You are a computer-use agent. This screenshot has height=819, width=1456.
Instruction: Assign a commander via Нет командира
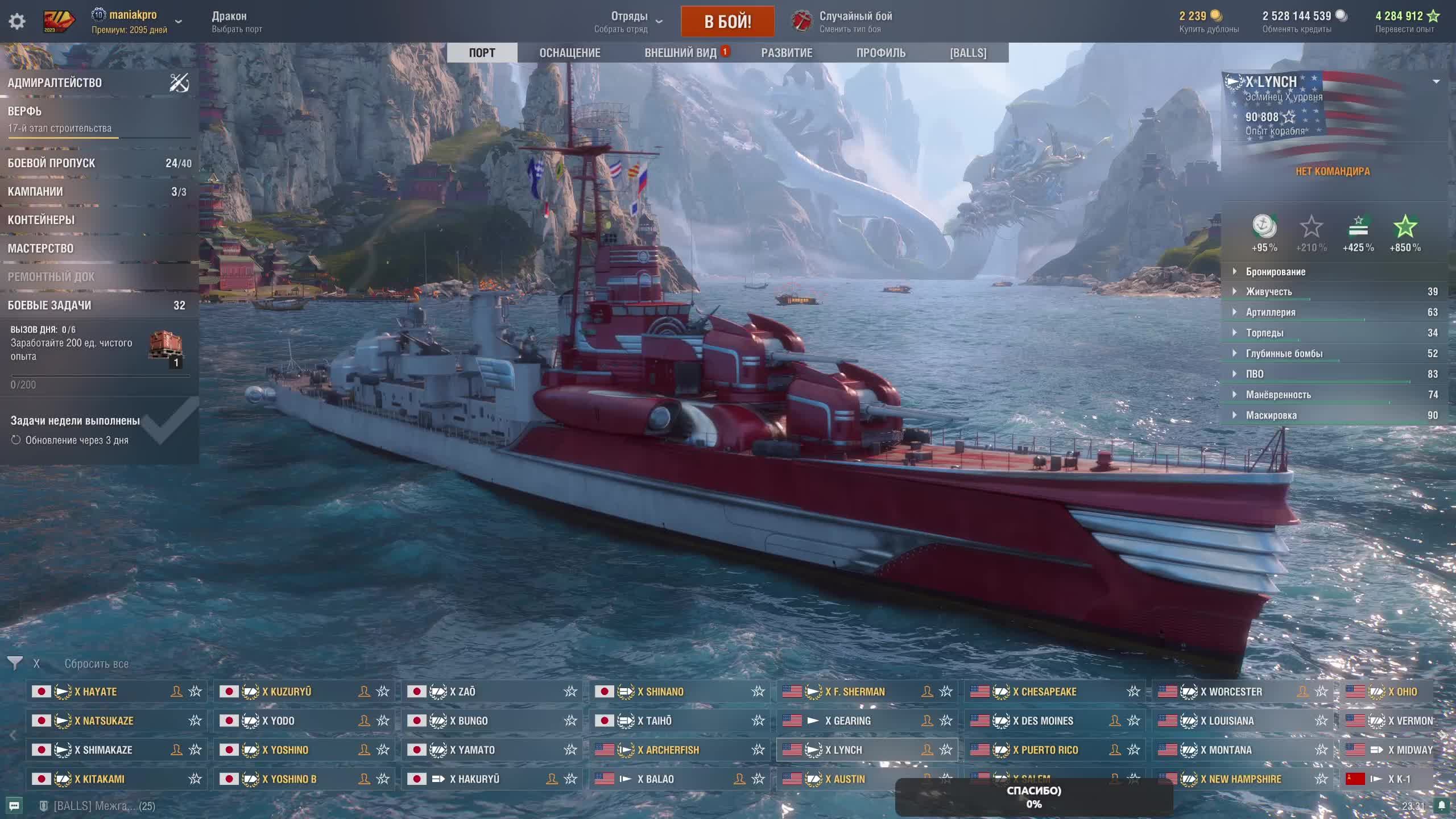(1333, 171)
